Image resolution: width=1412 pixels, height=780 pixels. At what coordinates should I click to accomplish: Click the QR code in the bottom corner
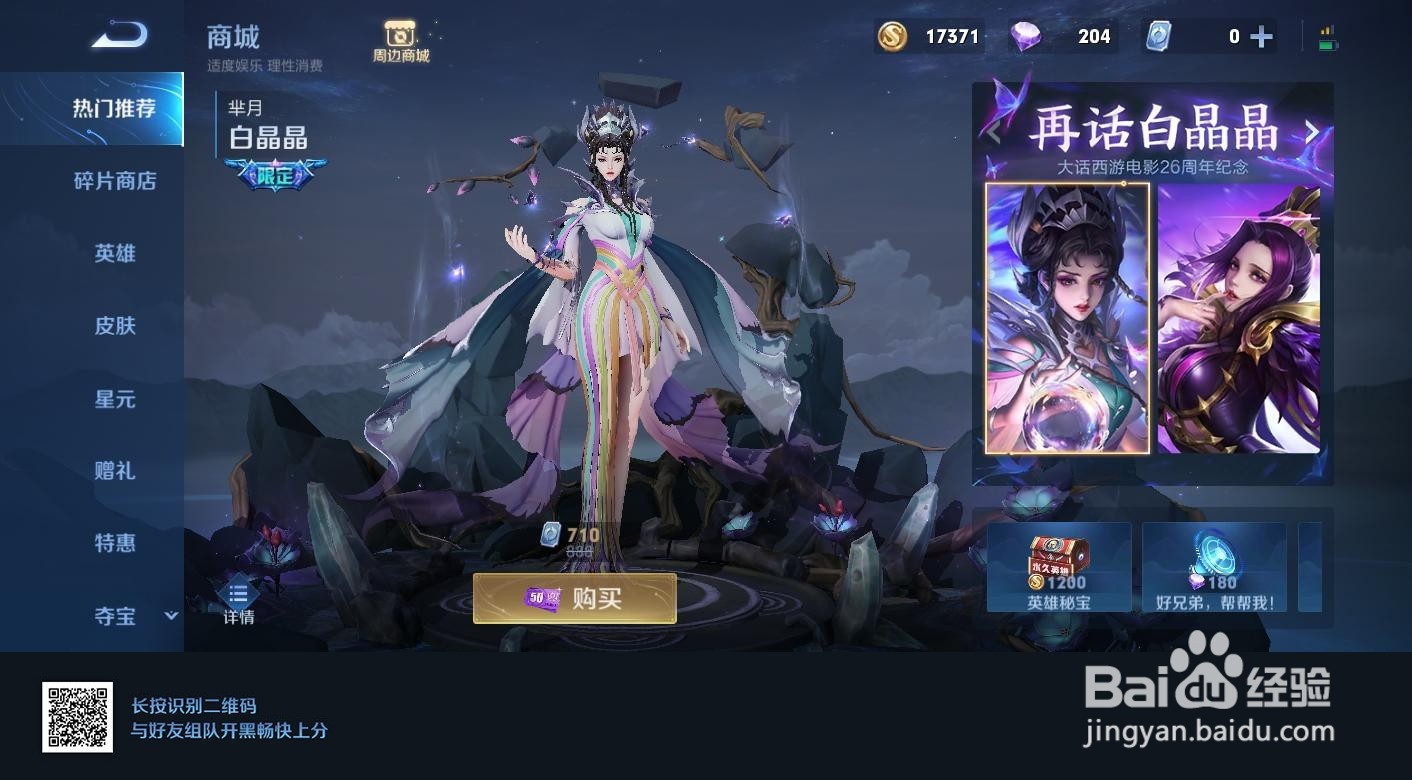75,716
